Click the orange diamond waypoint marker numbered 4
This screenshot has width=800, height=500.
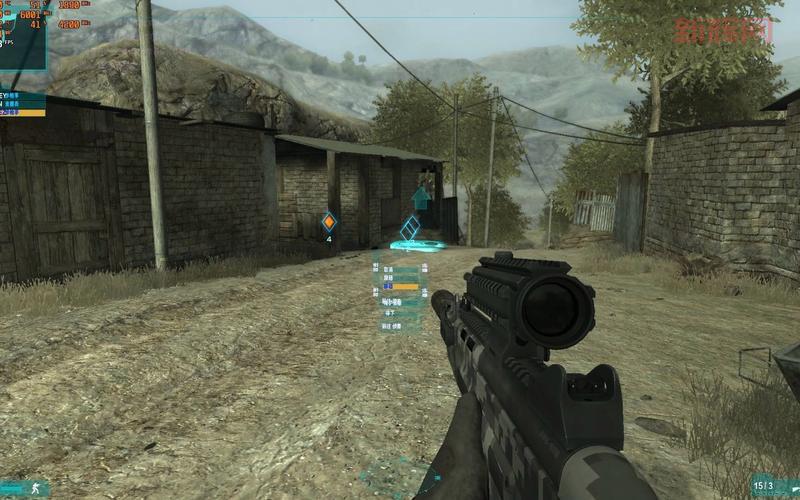[328, 222]
